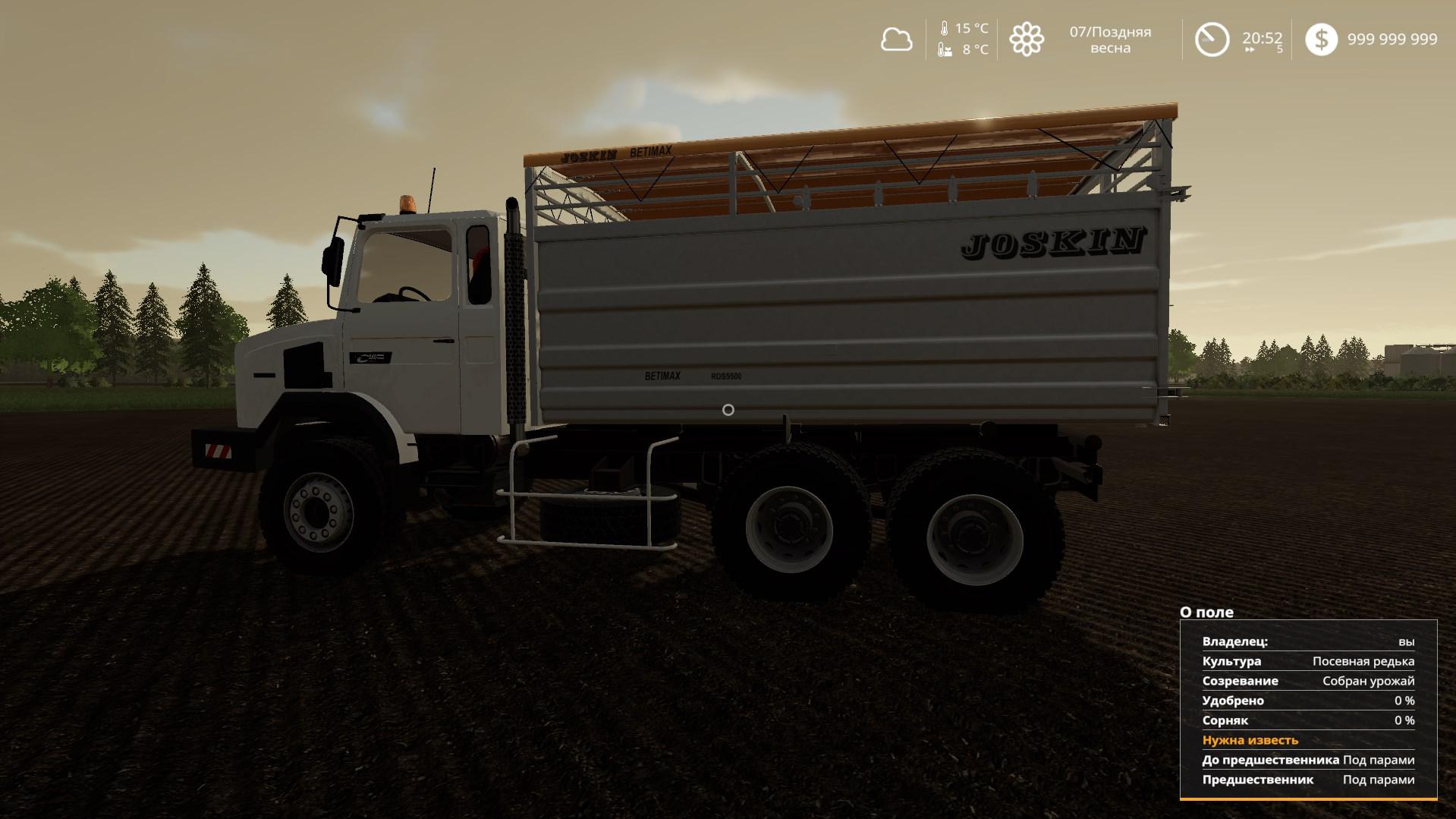The image size is (1456, 819).
Task: Click the game clock icon
Action: click(1212, 39)
